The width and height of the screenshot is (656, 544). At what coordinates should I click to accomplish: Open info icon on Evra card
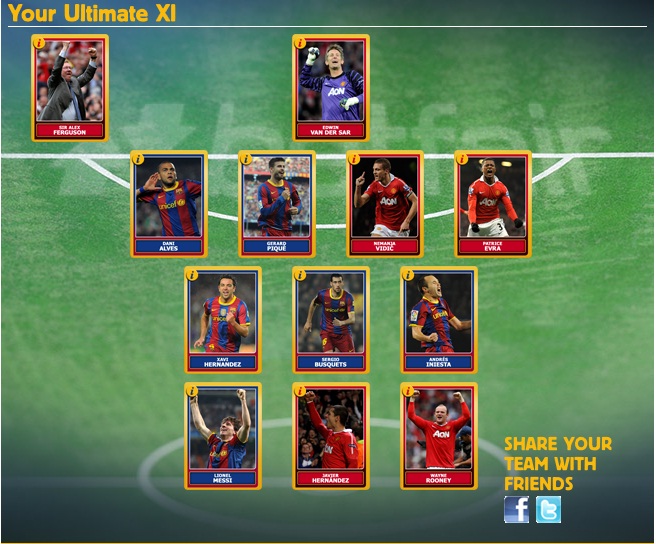click(x=462, y=158)
